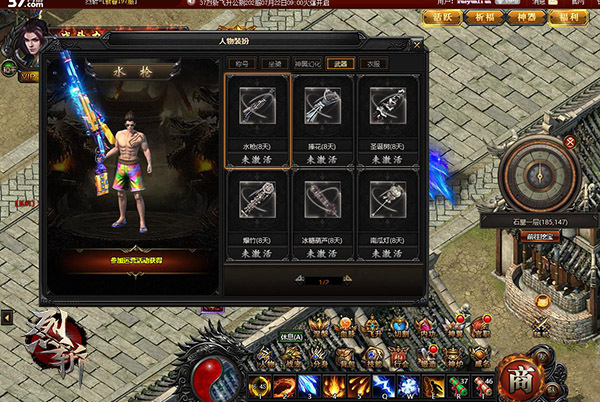
Task: Close the 人物装扮 character dress-up window
Action: (417, 45)
